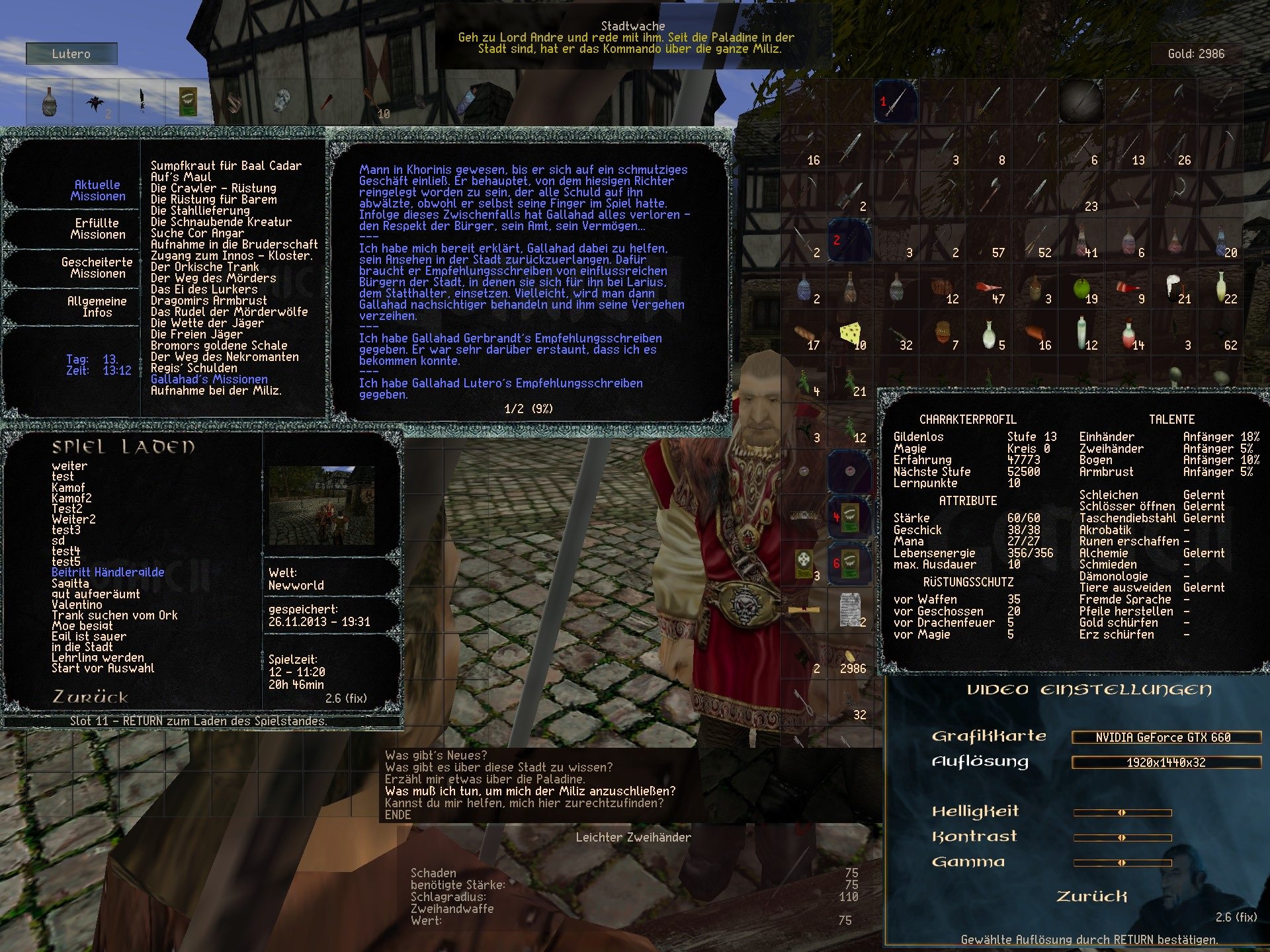
Task: Pick the savegame Lehrling werden
Action: click(97, 657)
